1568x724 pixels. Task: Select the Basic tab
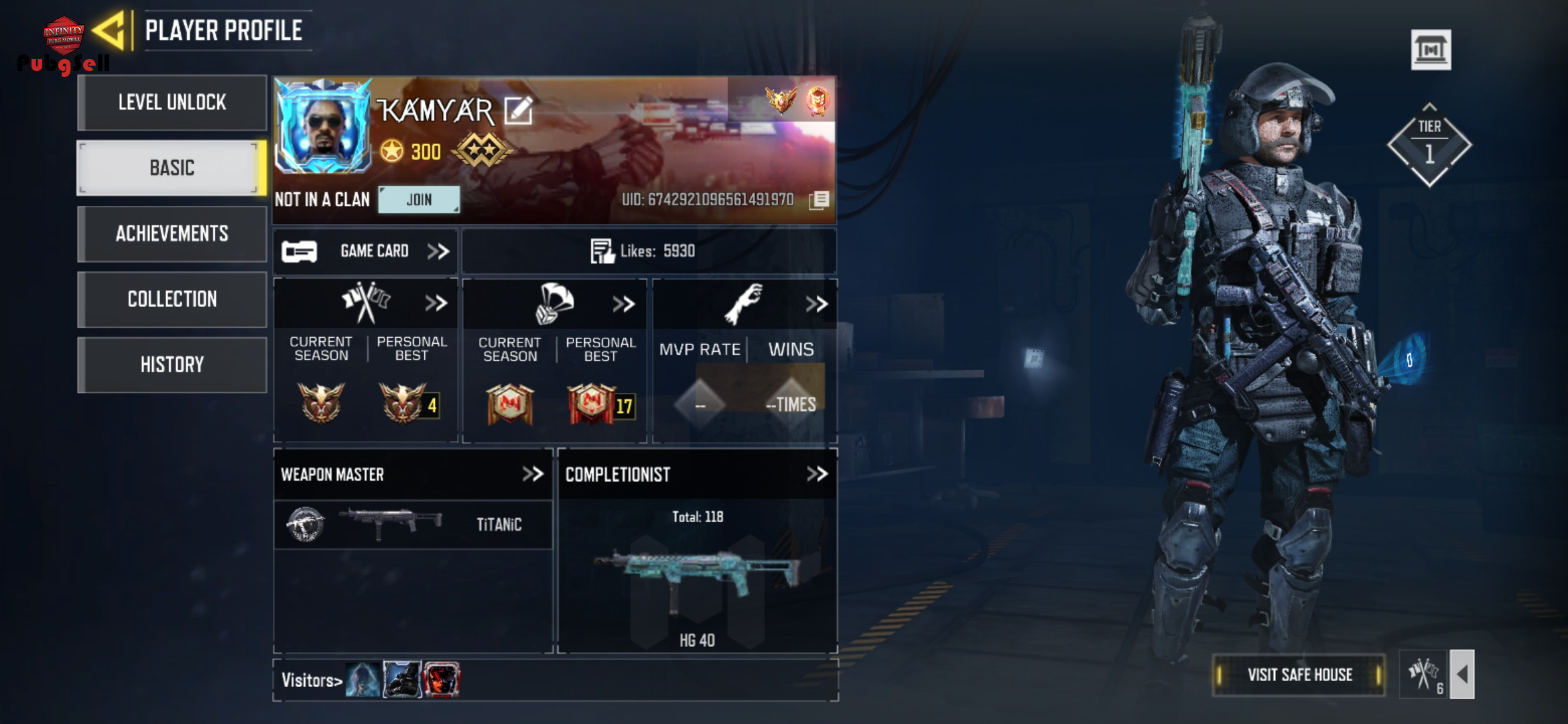(x=172, y=168)
